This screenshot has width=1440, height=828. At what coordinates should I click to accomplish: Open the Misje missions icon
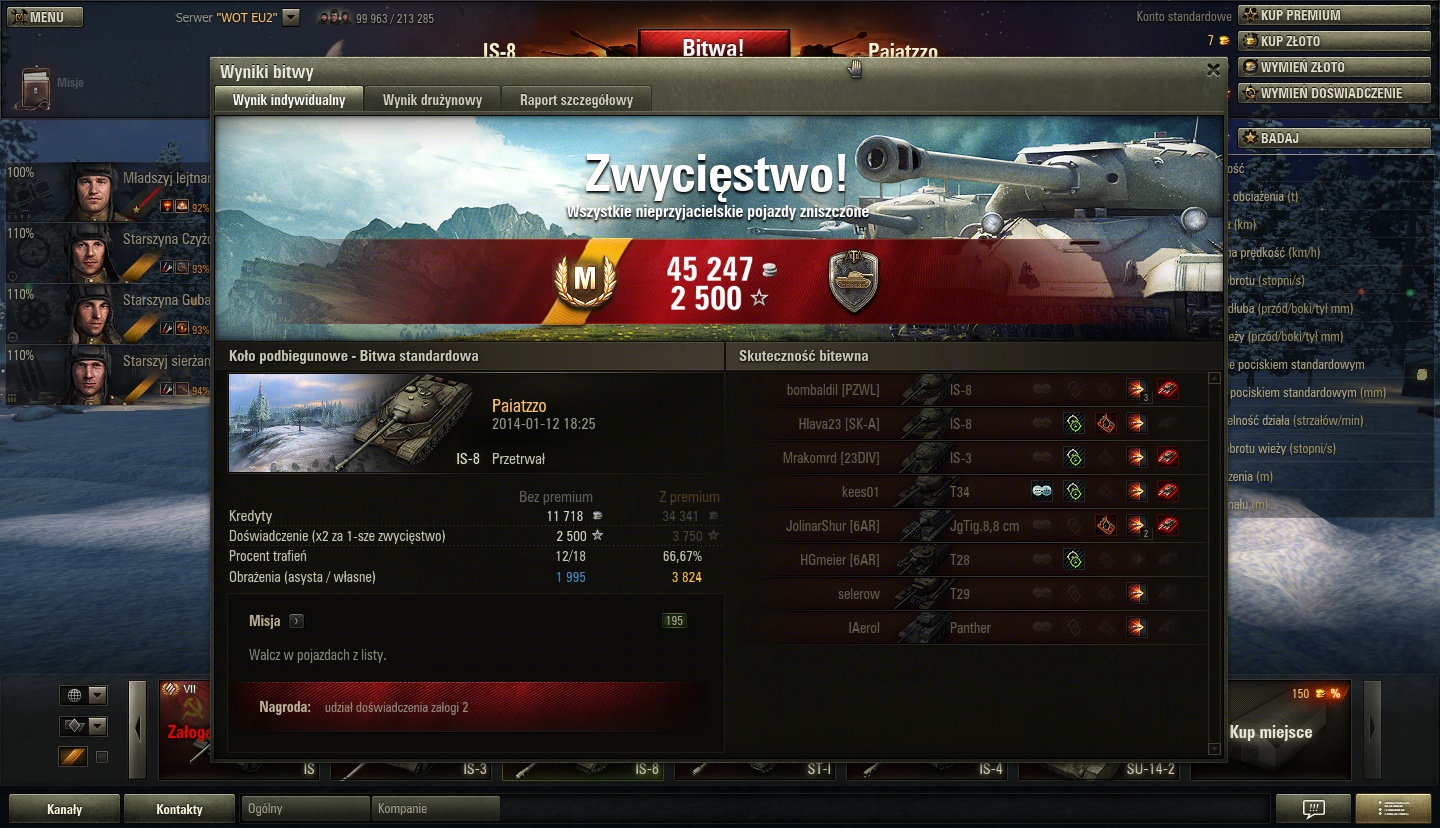click(x=36, y=85)
